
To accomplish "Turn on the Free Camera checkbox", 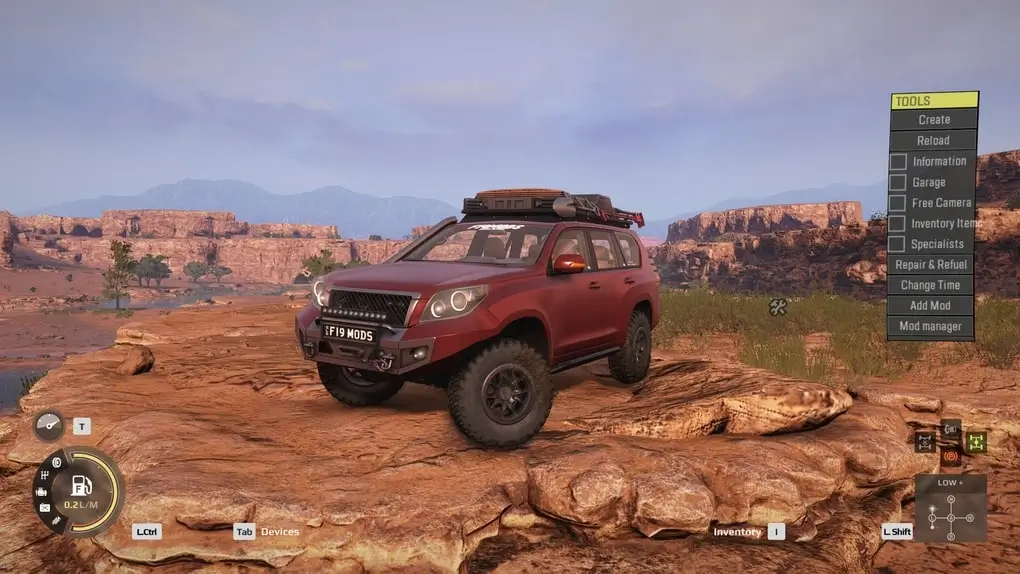I will point(898,203).
